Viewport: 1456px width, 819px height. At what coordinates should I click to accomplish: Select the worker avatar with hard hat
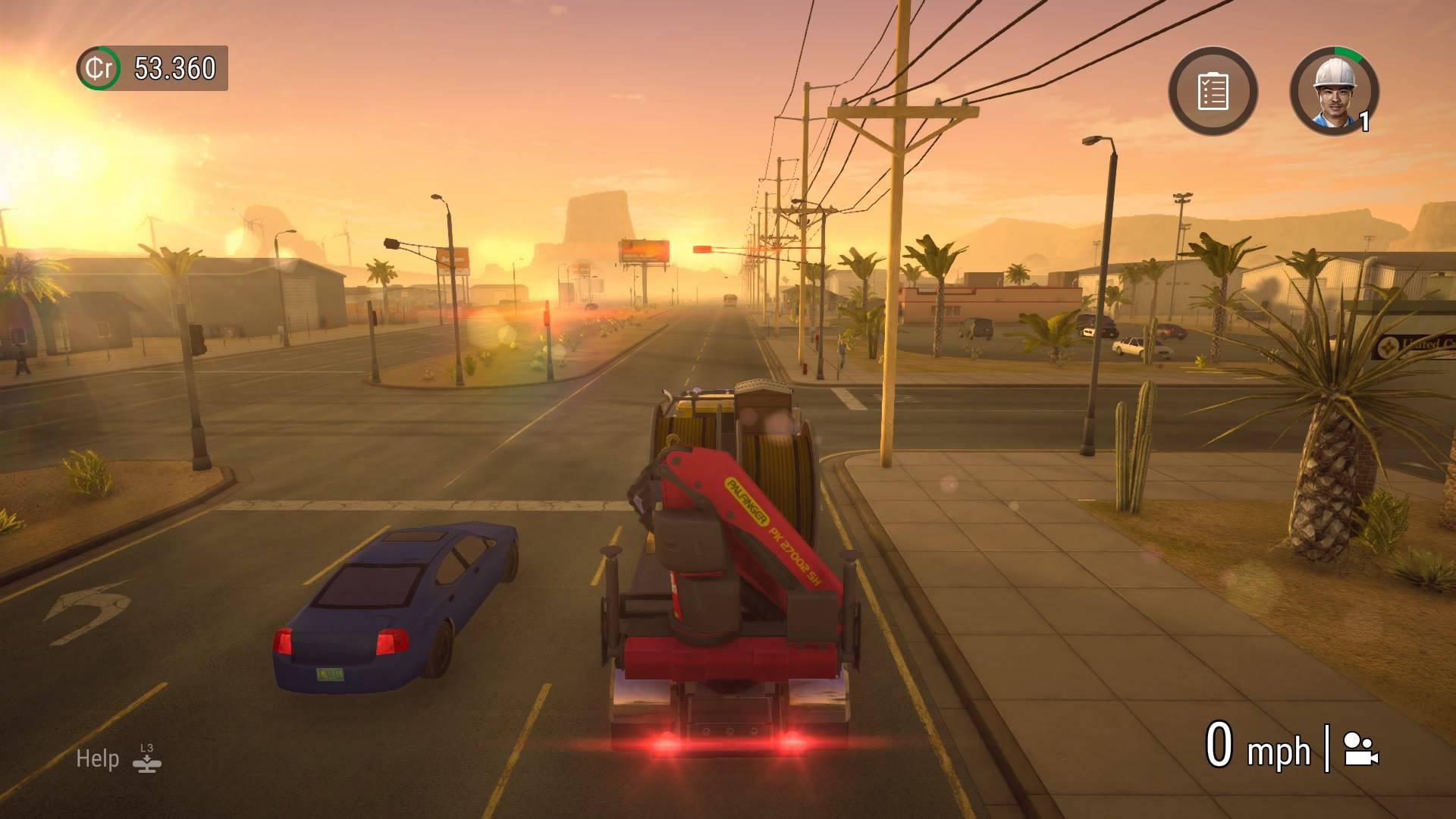tap(1336, 90)
